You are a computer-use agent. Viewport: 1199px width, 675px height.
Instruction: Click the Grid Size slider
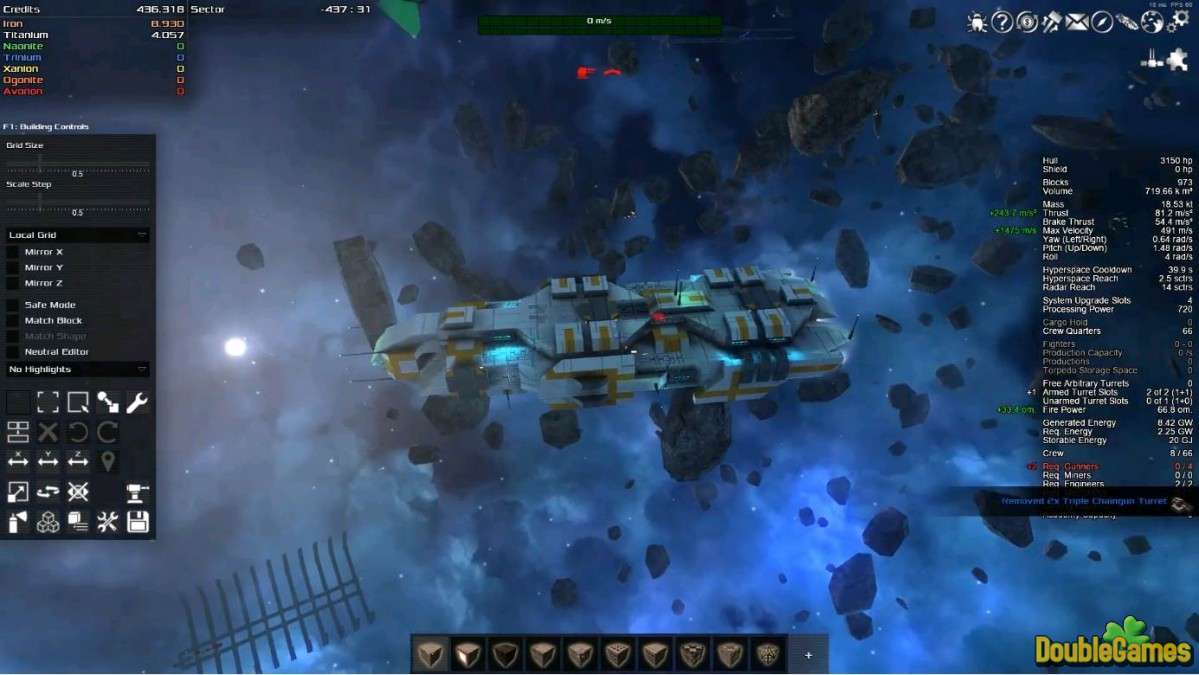click(x=78, y=163)
